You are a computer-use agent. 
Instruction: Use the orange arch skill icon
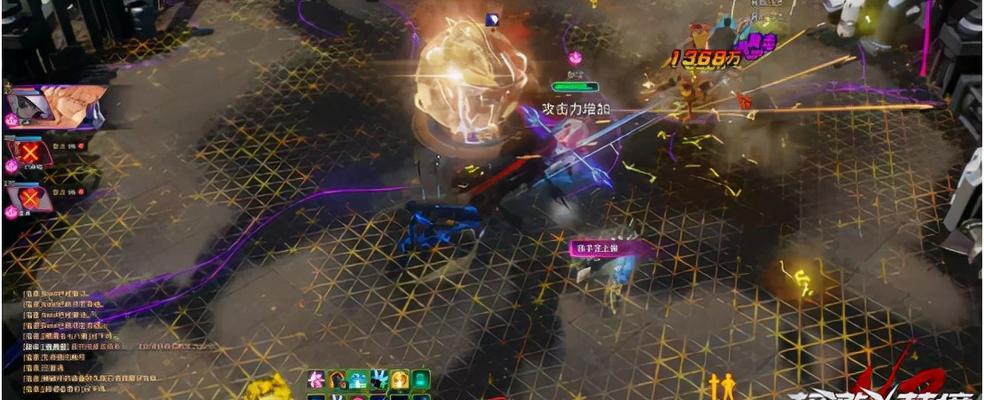pyautogui.click(x=338, y=379)
